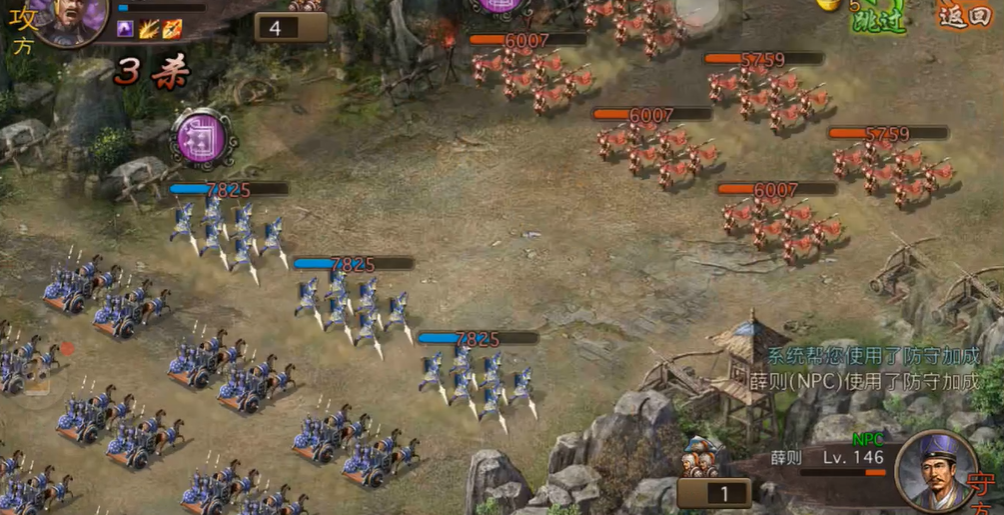The image size is (1004, 515).
Task: Click the orange arrow skill icon
Action: point(172,28)
